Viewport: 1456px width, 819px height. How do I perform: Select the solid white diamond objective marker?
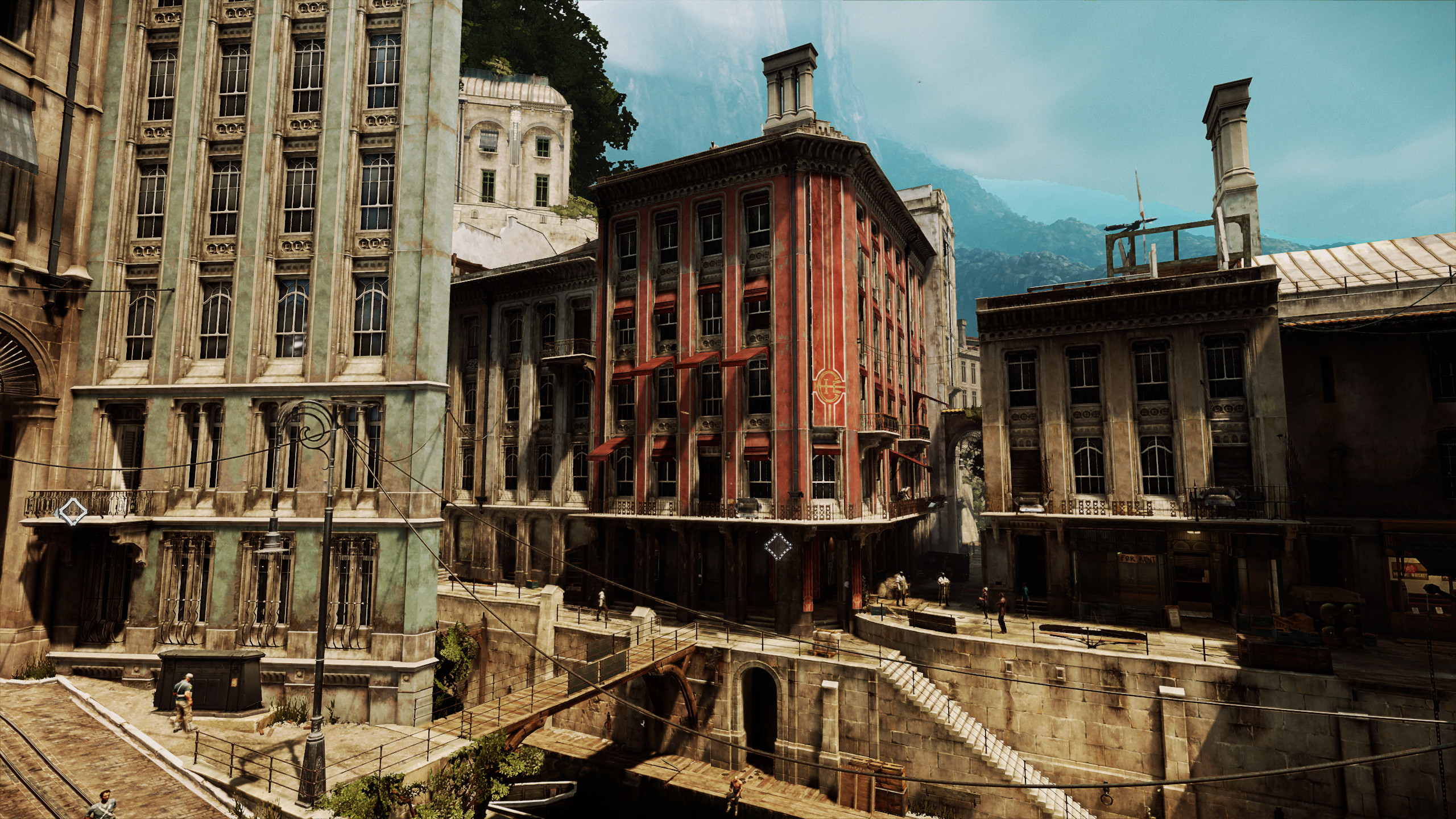(x=72, y=514)
